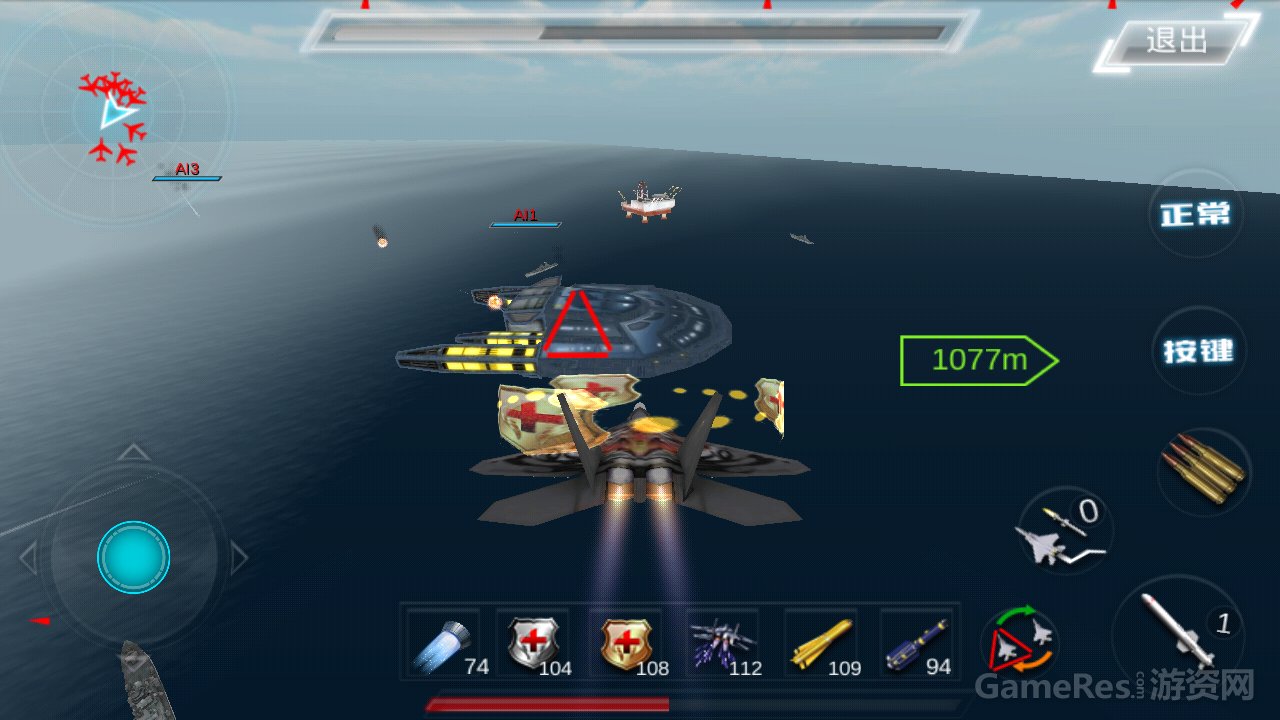Image resolution: width=1280 pixels, height=720 pixels.
Task: Select the silver shield repair item
Action: pos(534,643)
